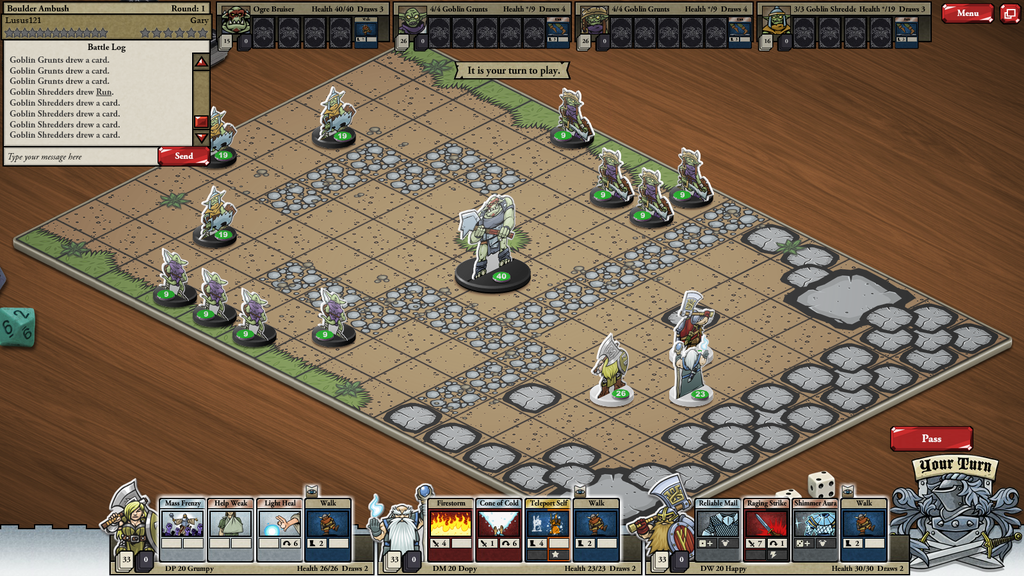Select Grumpy the priest's portrait
The width and height of the screenshot is (1024, 576).
133,520
